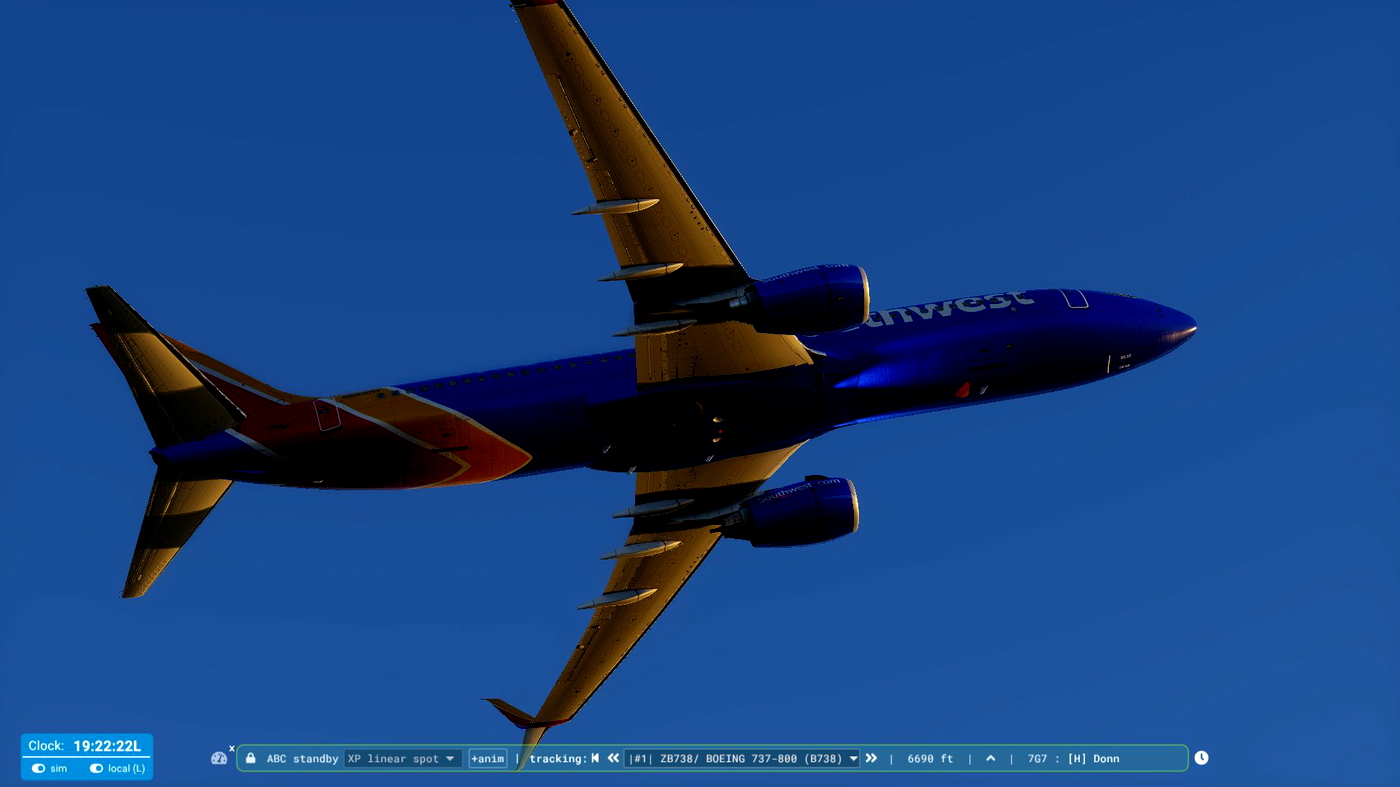Click the 6690 ft altitude readout
The width and height of the screenshot is (1400, 787).
coord(929,758)
